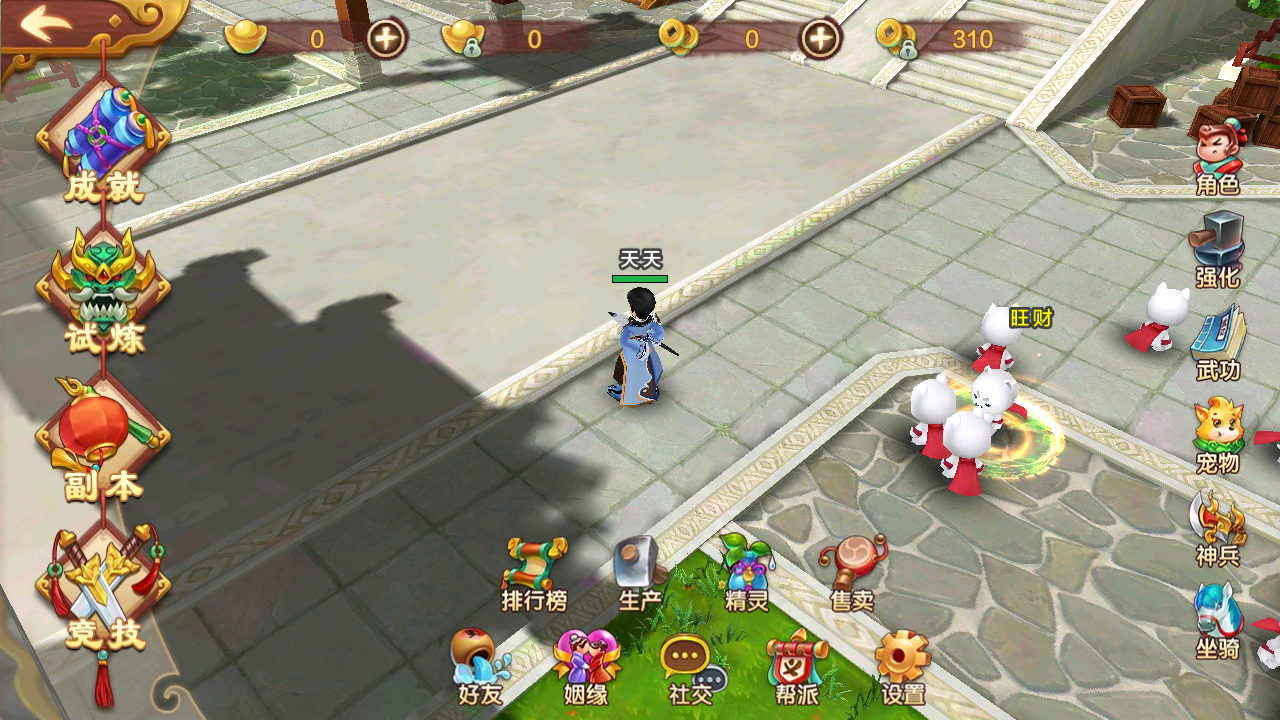1280x720 pixels.
Task: Open the 好友 friends list
Action: pos(480,665)
